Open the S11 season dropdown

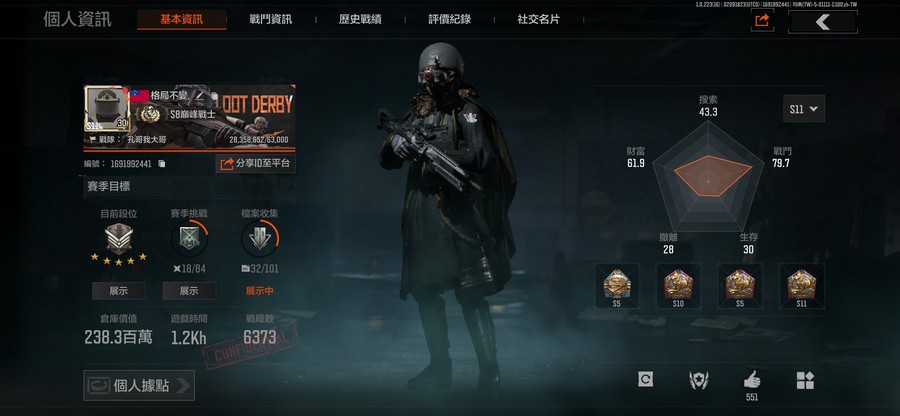pyautogui.click(x=803, y=108)
